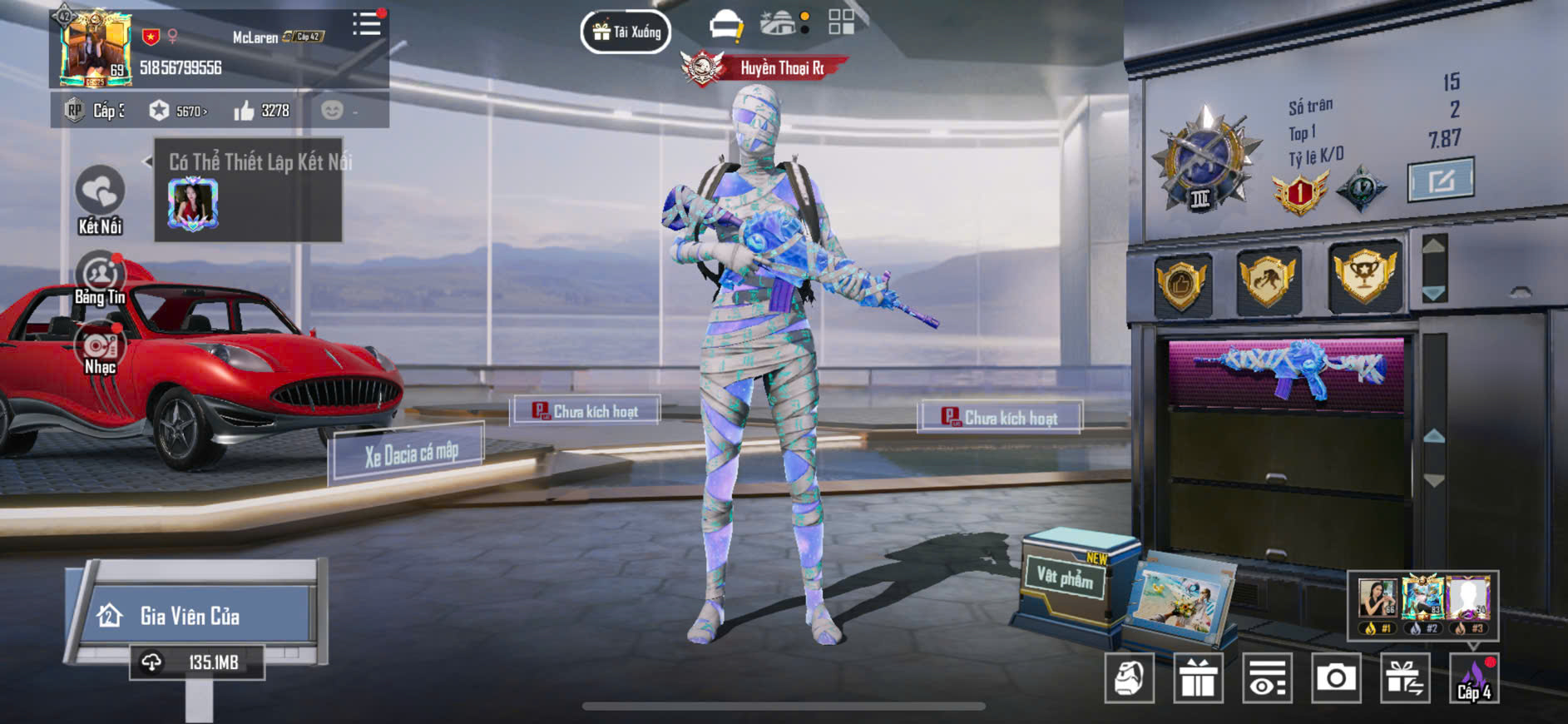Select the connection partner avatar thumbnail
1568x724 pixels.
pyautogui.click(x=193, y=203)
